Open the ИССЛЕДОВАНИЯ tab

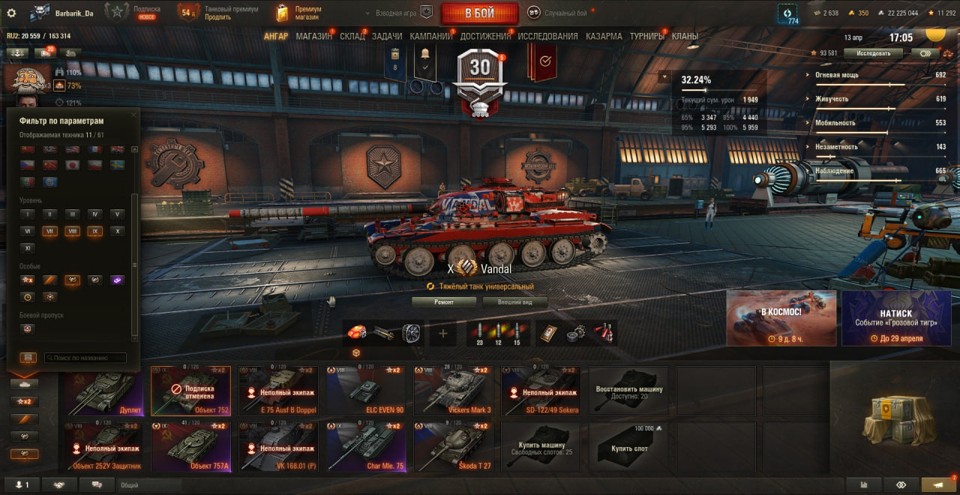(x=547, y=36)
